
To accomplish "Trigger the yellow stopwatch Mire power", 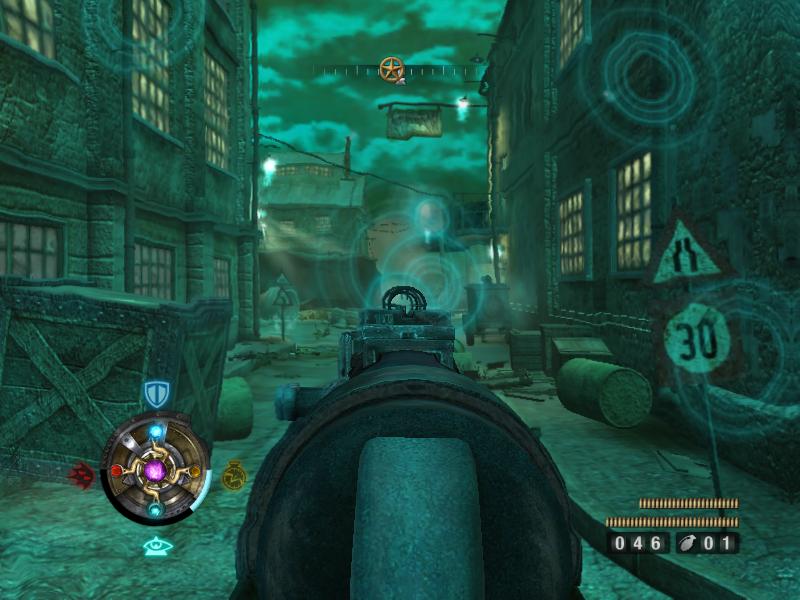I will click(x=233, y=473).
